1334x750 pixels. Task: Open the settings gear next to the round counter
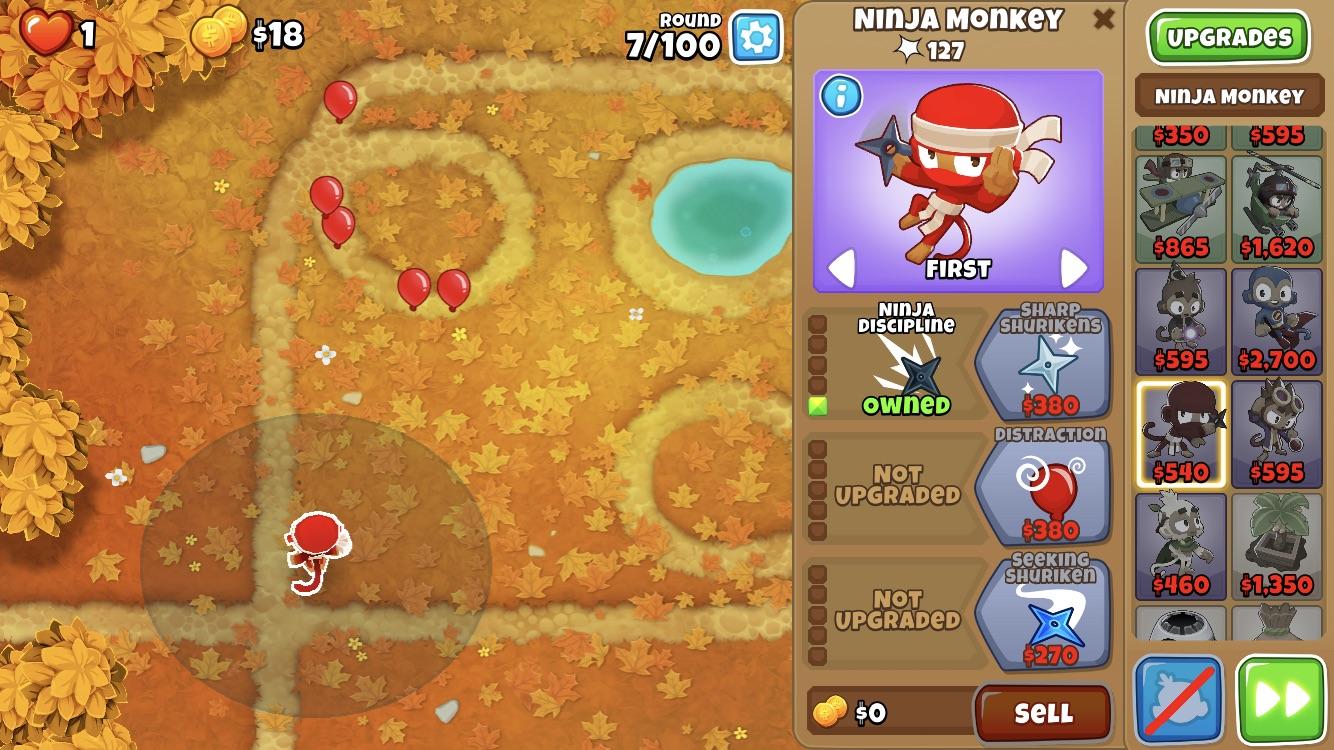[x=757, y=36]
